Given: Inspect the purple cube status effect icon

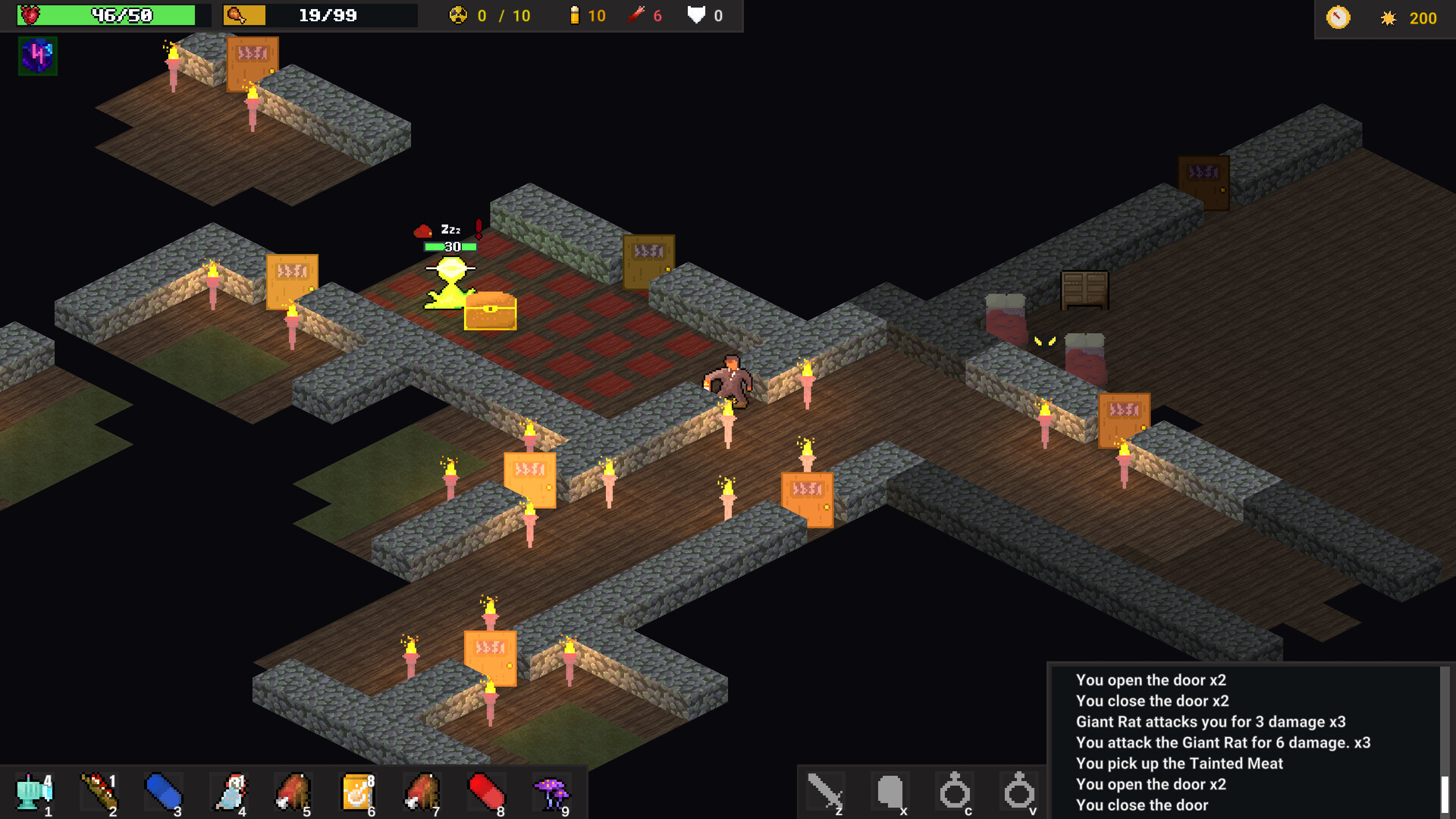Looking at the screenshot, I should coord(37,56).
